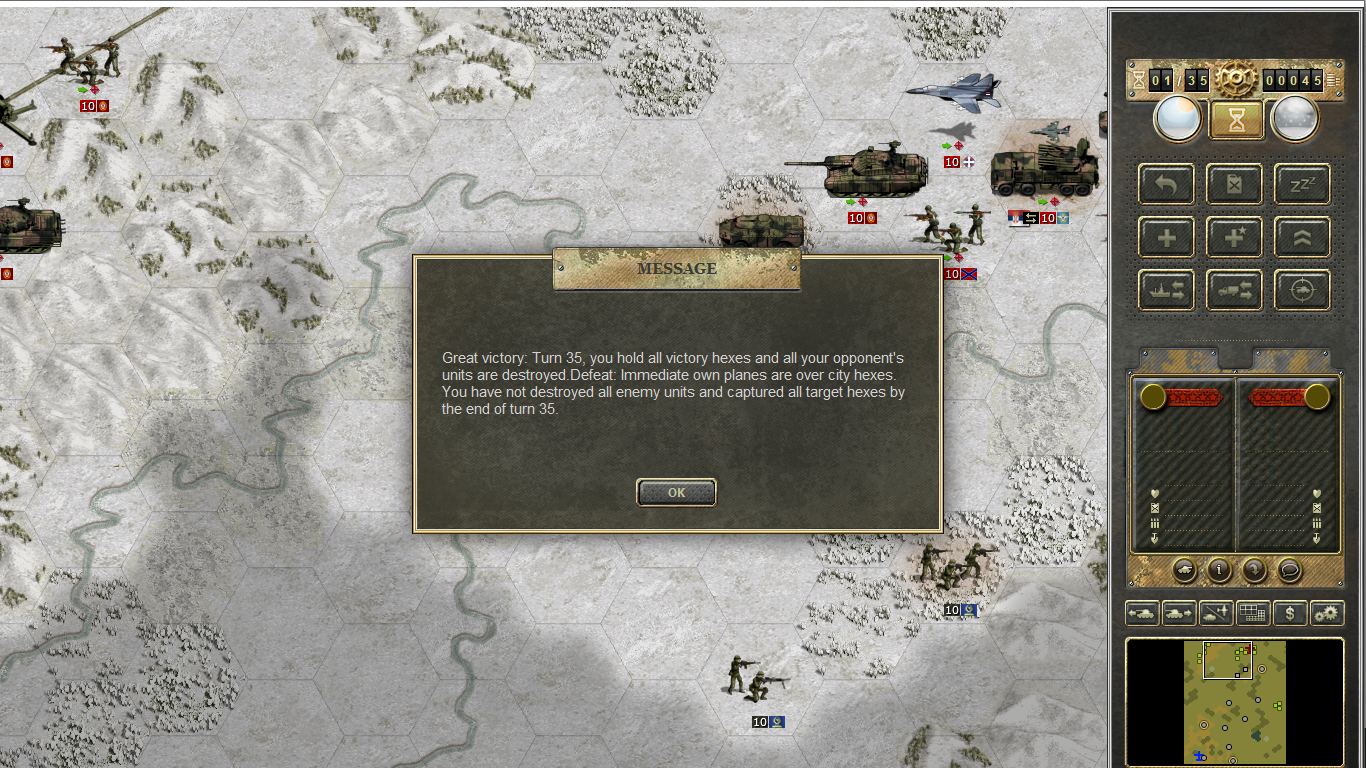This screenshot has height=768, width=1366.
Task: Open the round info button
Action: (1219, 570)
